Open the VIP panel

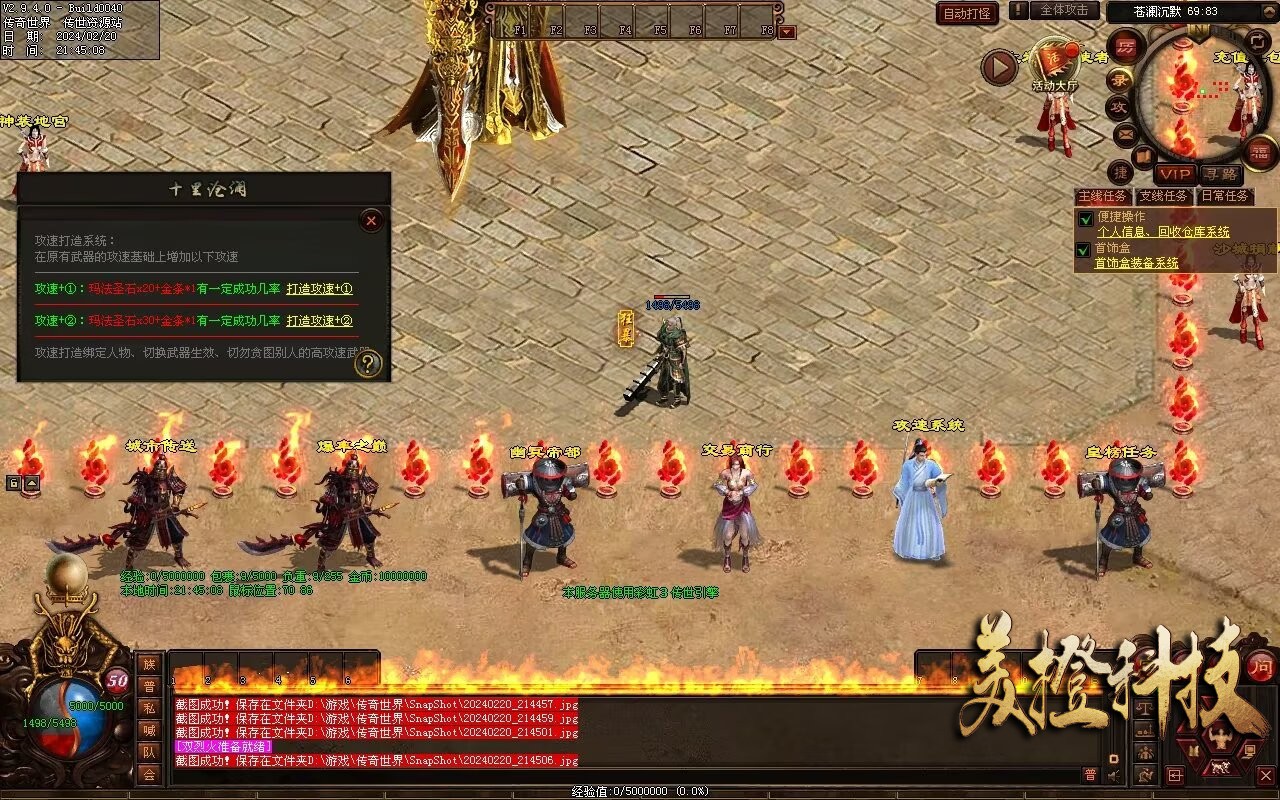(1175, 174)
